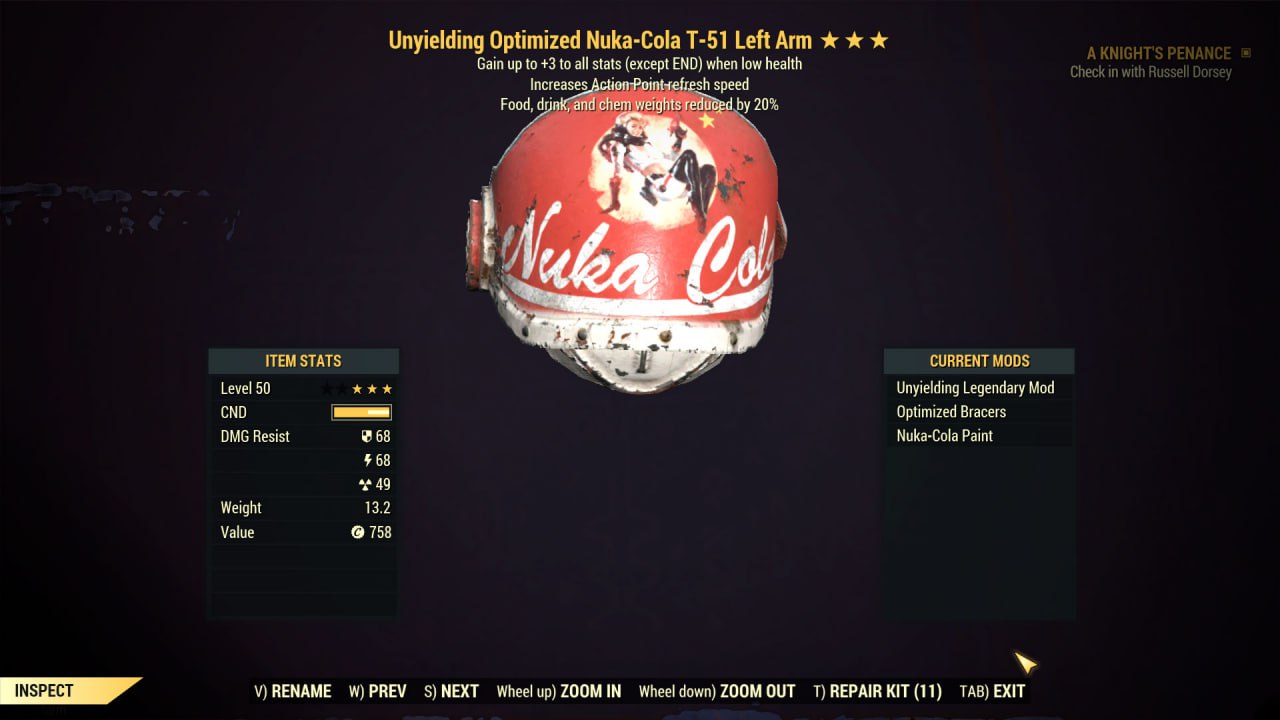The image size is (1280, 720).
Task: Select the Nuka-Cola Paint mod entry
Action: (944, 436)
